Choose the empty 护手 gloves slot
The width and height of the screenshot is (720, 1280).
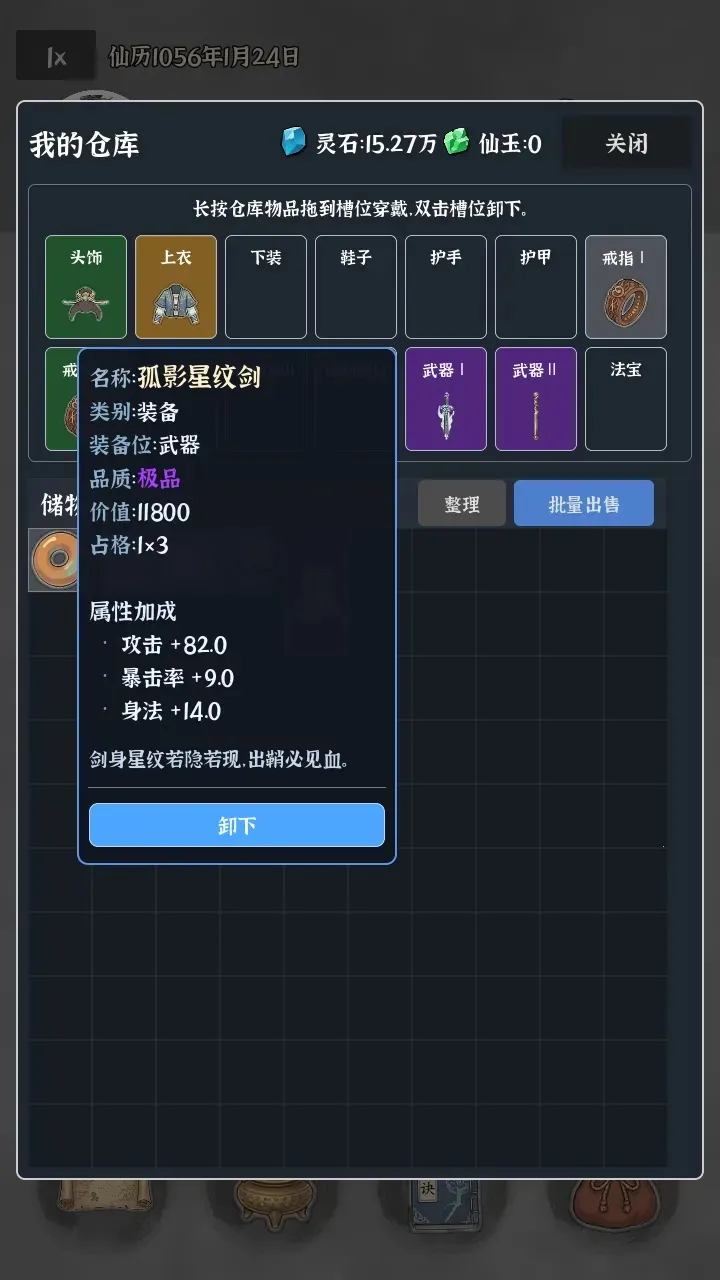pos(446,287)
